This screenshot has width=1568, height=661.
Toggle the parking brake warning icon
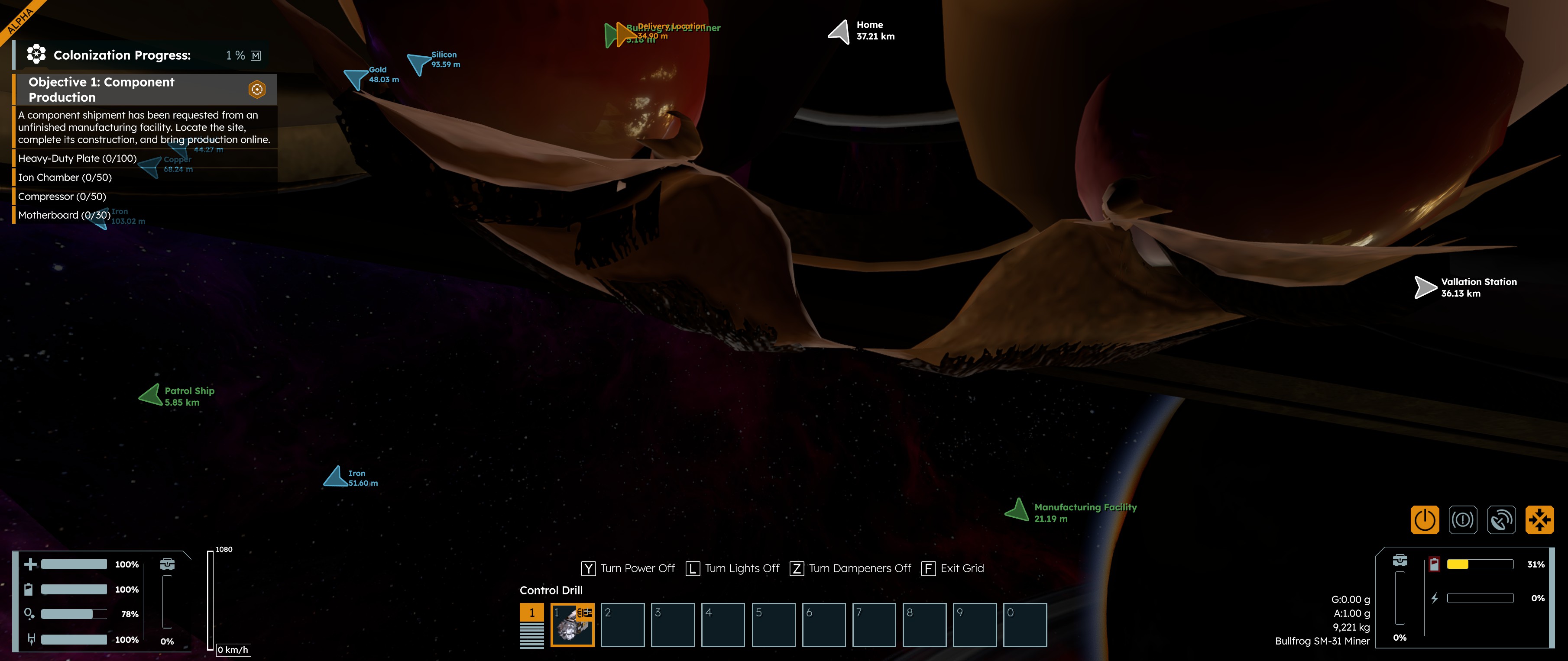point(1463,520)
